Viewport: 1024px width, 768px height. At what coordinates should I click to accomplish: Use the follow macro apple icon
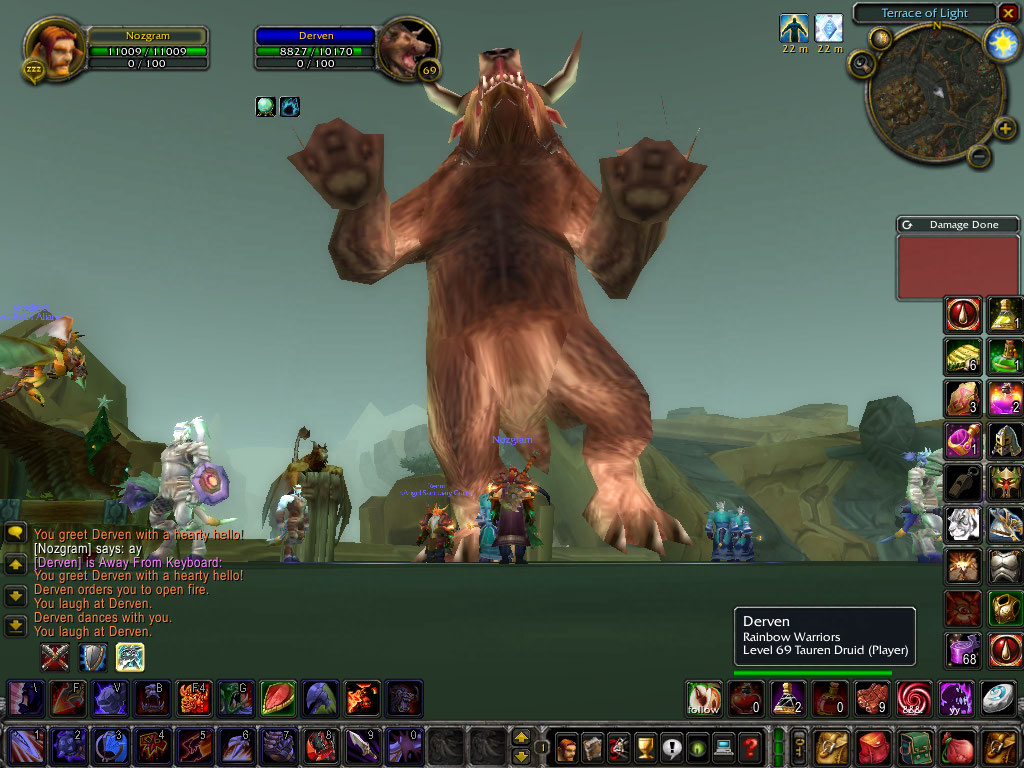704,699
